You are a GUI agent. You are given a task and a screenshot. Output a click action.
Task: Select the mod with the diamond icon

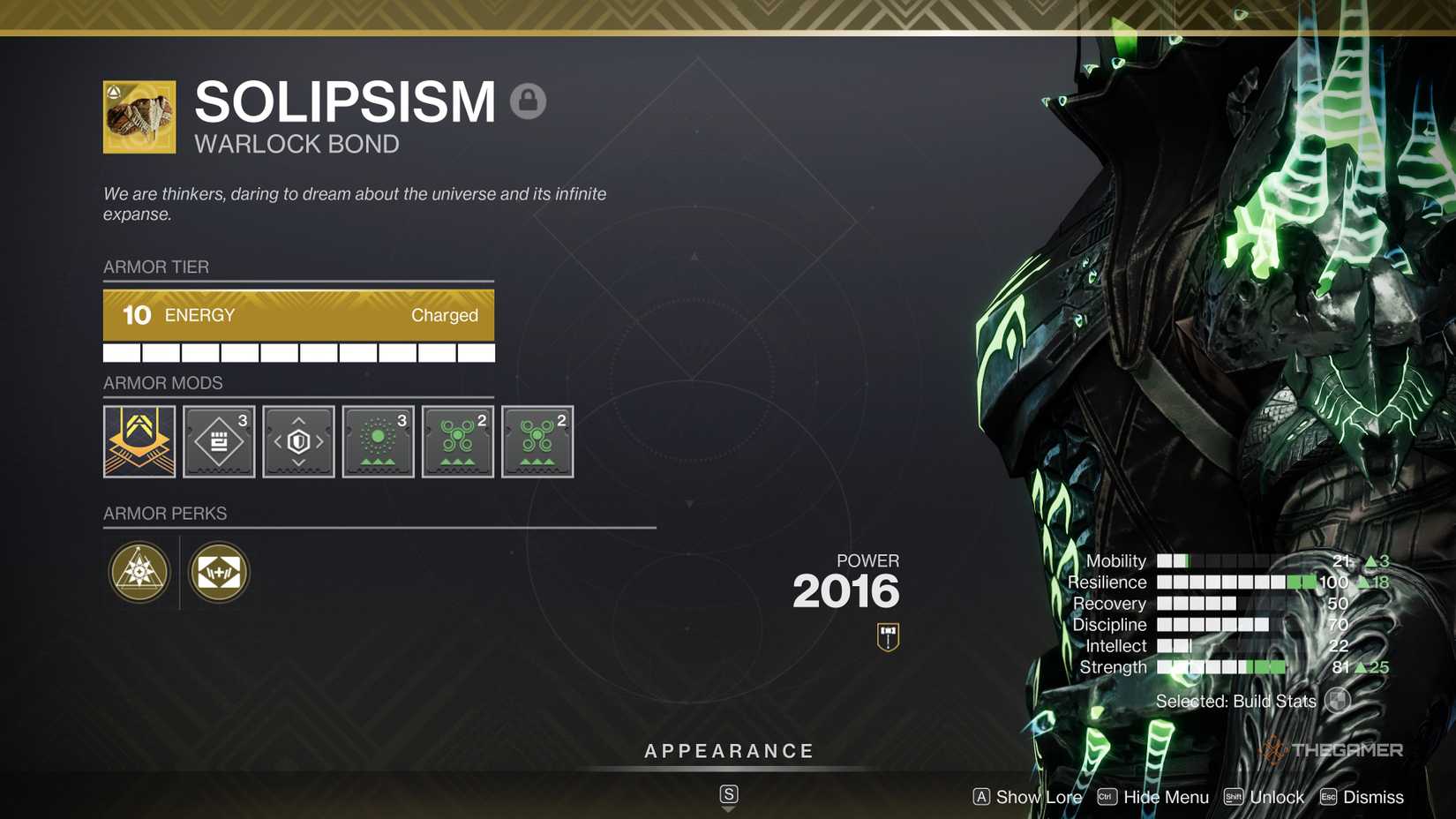218,441
